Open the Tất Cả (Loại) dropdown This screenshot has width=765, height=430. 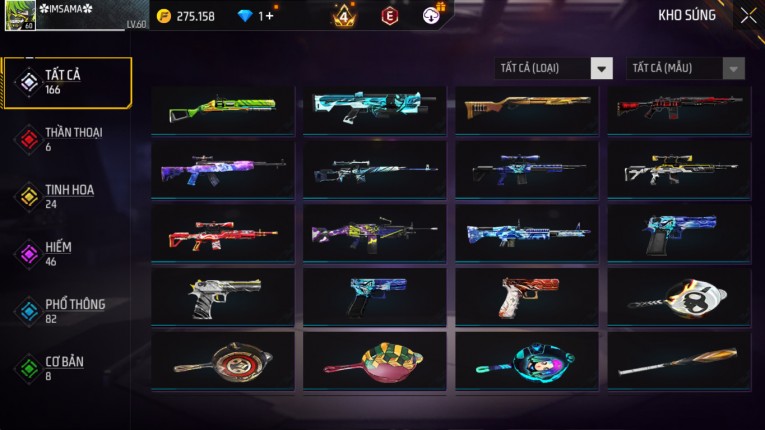(x=554, y=68)
